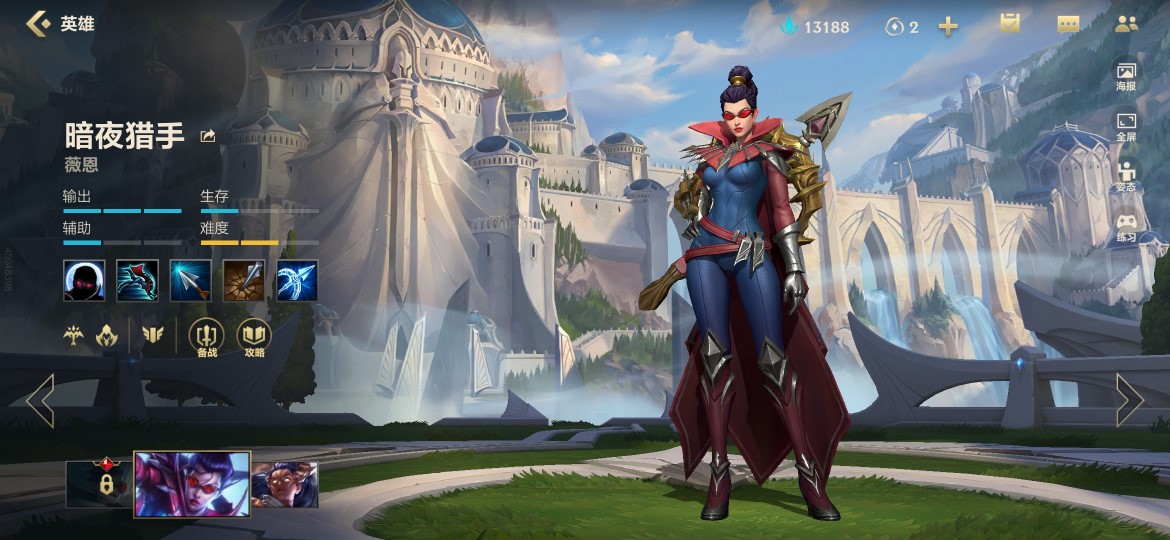Select the cracked-ground bolt ability icon
Screen dimensions: 1170x540
click(243, 281)
